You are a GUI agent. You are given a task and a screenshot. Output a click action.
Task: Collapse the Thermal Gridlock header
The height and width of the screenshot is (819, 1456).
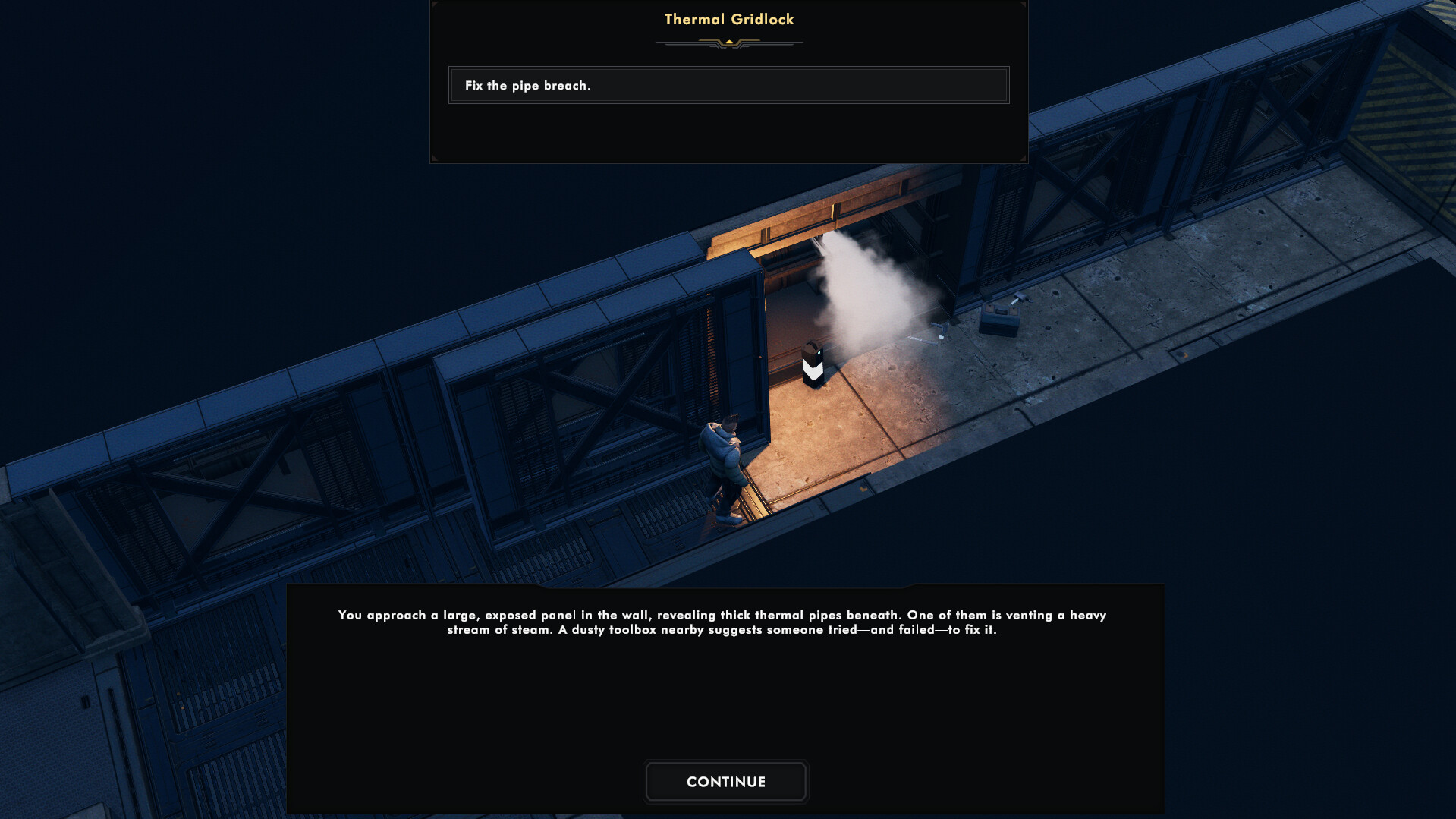click(x=727, y=19)
